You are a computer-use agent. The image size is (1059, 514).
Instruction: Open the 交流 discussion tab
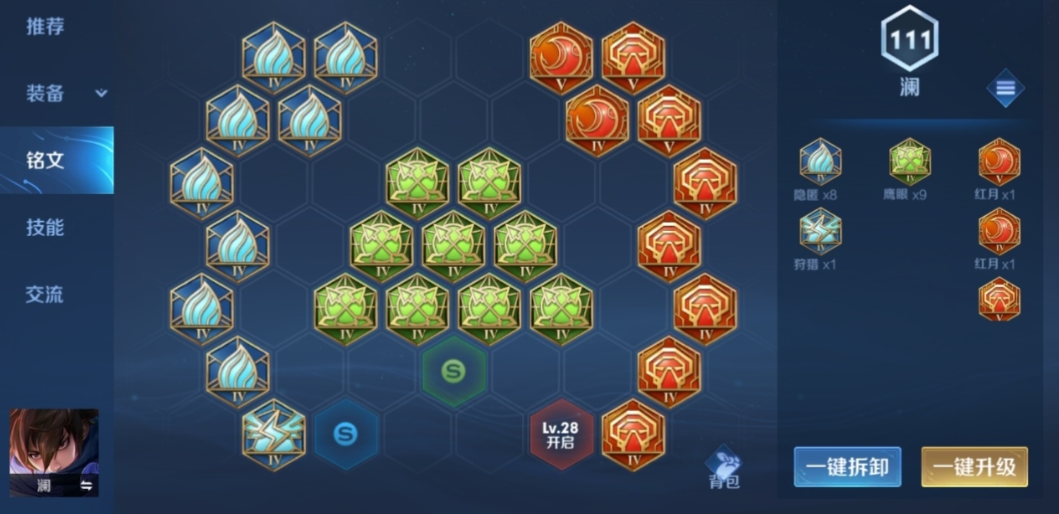coord(46,294)
